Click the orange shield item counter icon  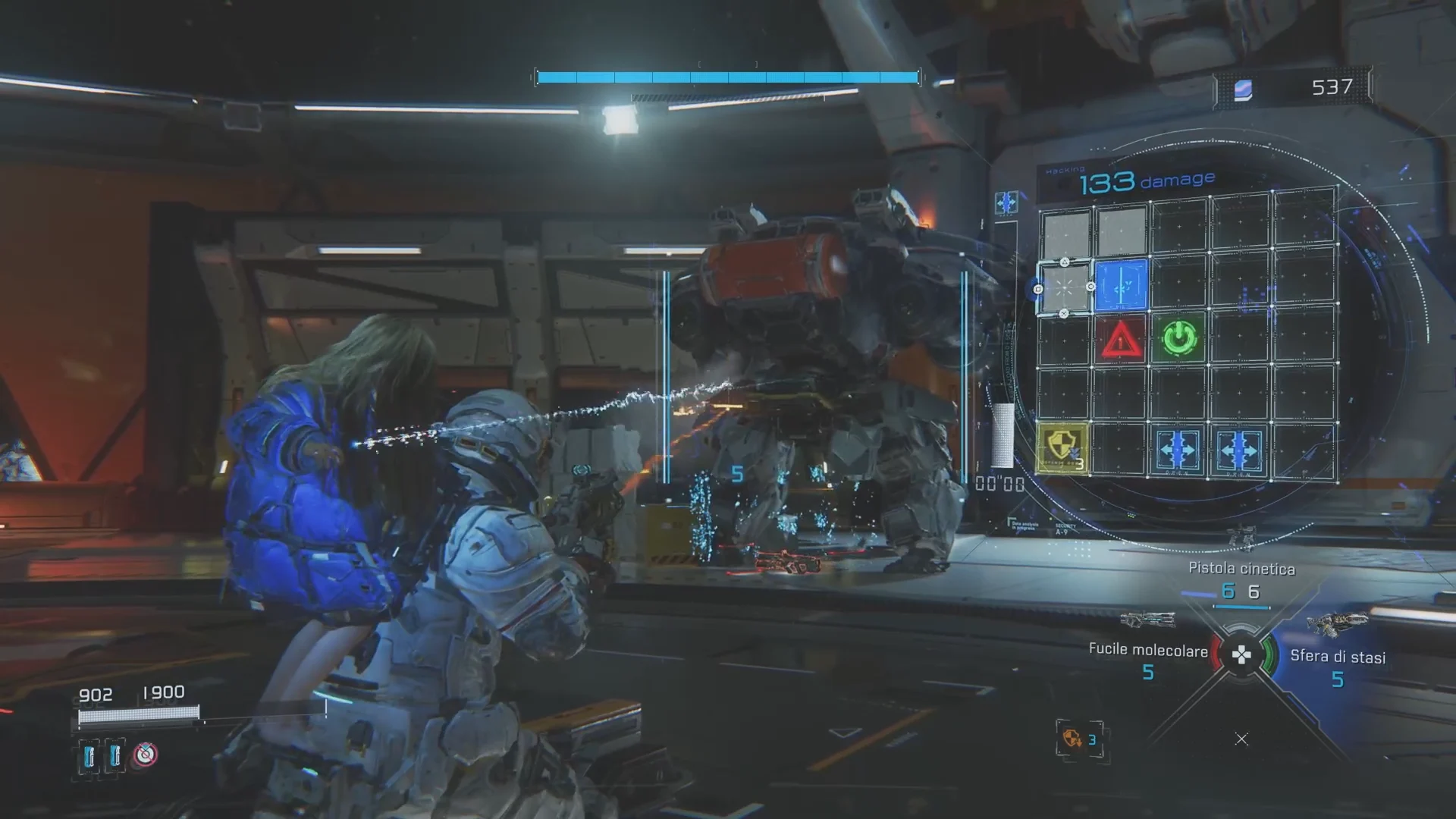(x=1072, y=738)
